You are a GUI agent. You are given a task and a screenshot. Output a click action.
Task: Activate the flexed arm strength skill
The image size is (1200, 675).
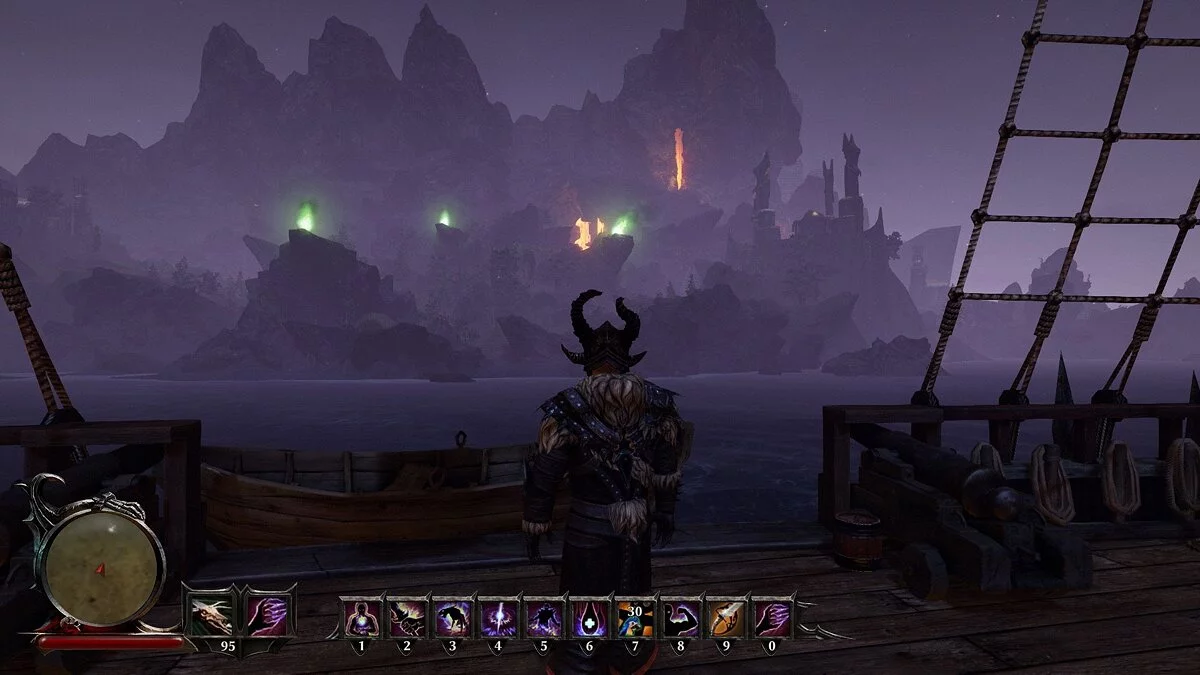point(681,619)
